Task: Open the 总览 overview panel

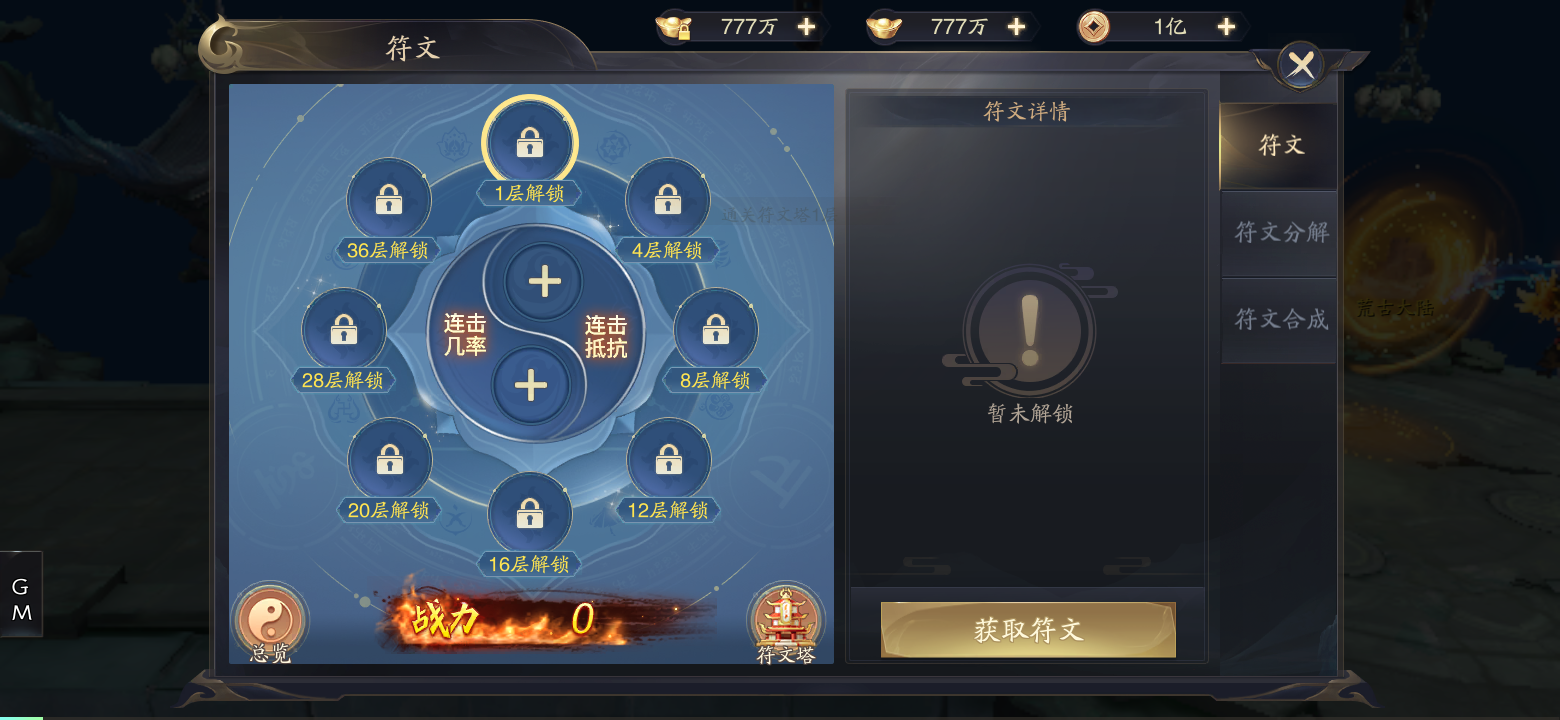Action: [268, 622]
